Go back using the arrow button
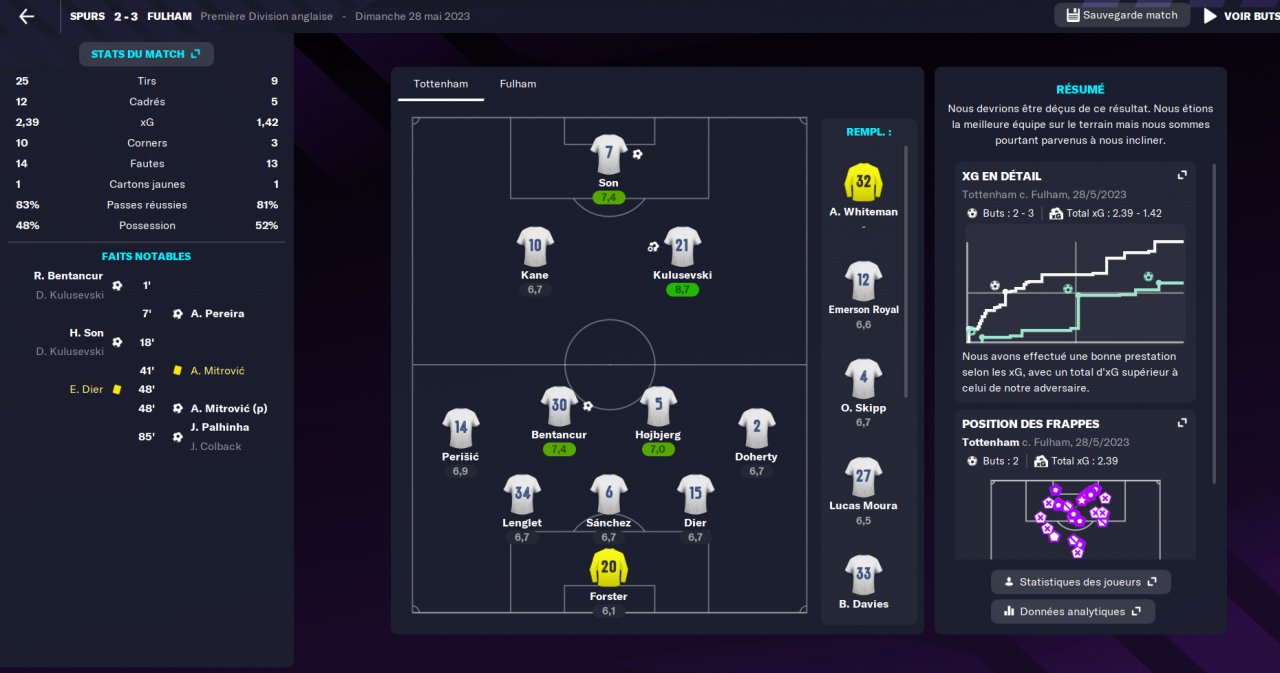Viewport: 1280px width, 673px height. (x=27, y=16)
